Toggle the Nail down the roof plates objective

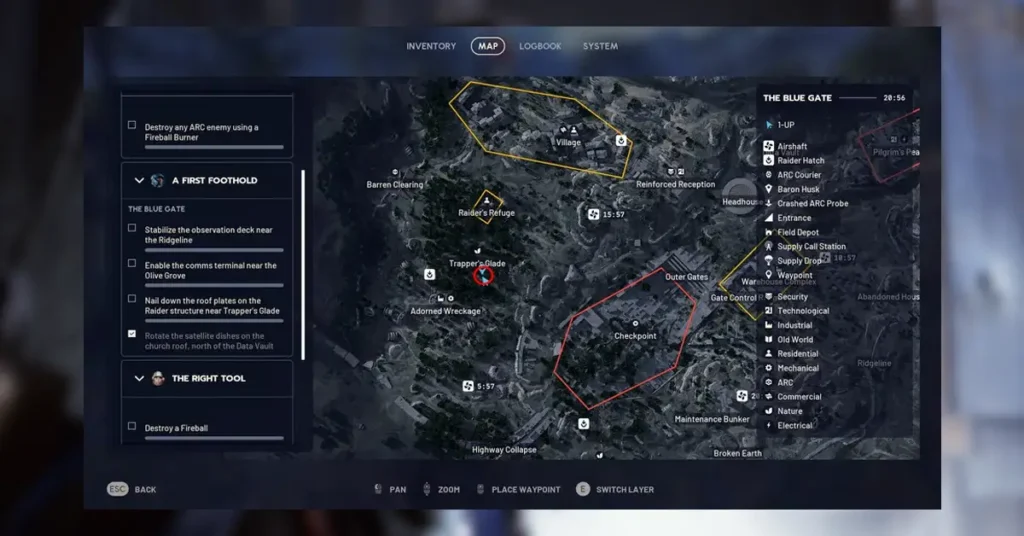pyautogui.click(x=132, y=300)
